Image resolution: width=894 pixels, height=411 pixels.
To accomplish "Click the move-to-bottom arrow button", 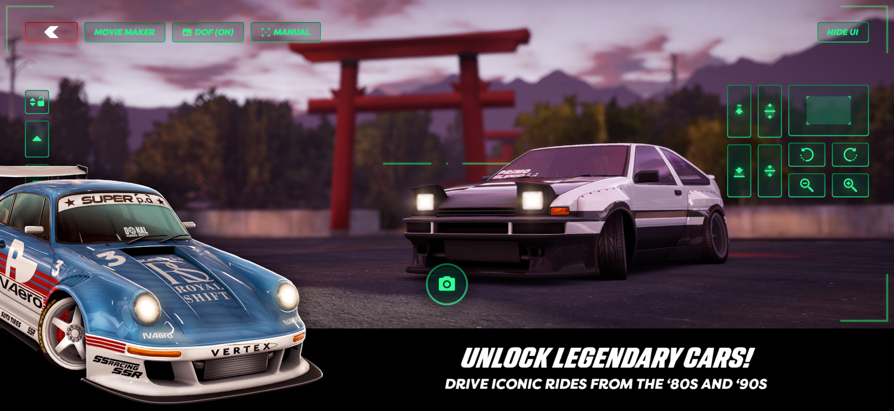I will click(739, 171).
